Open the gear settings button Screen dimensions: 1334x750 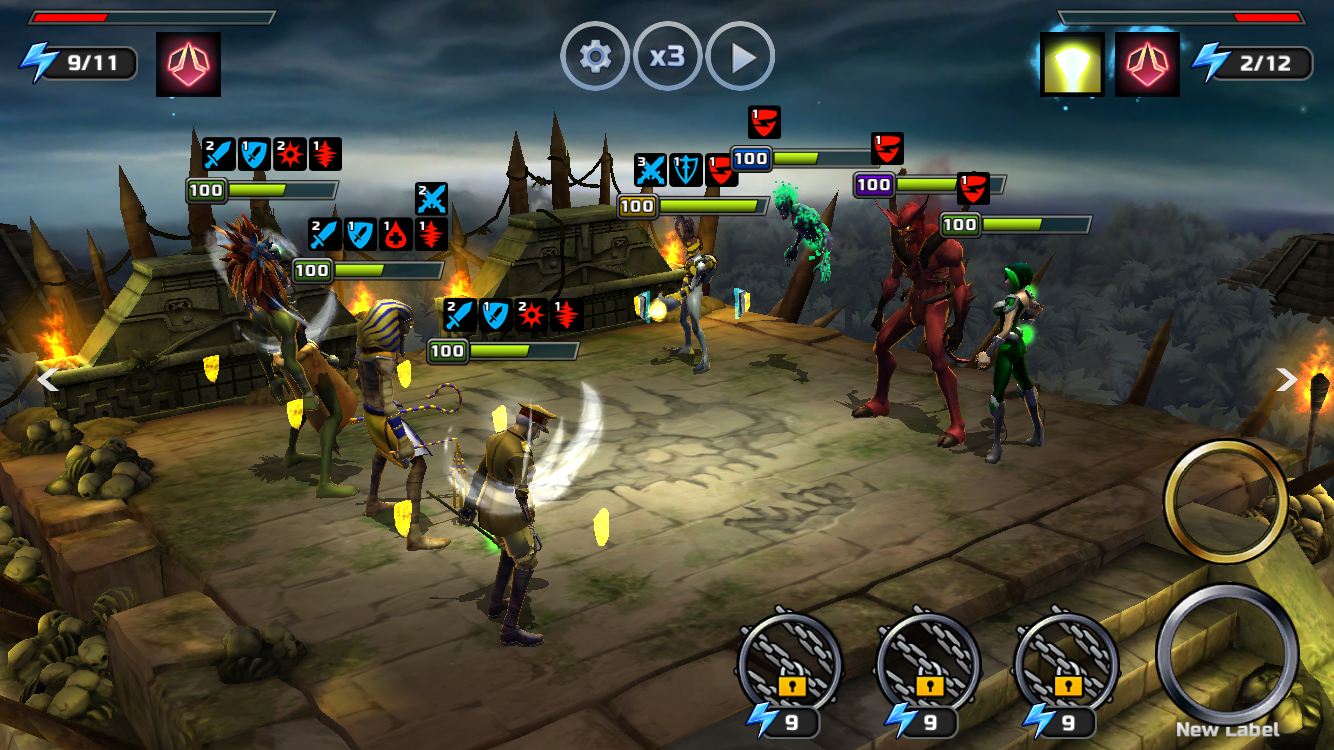point(595,57)
